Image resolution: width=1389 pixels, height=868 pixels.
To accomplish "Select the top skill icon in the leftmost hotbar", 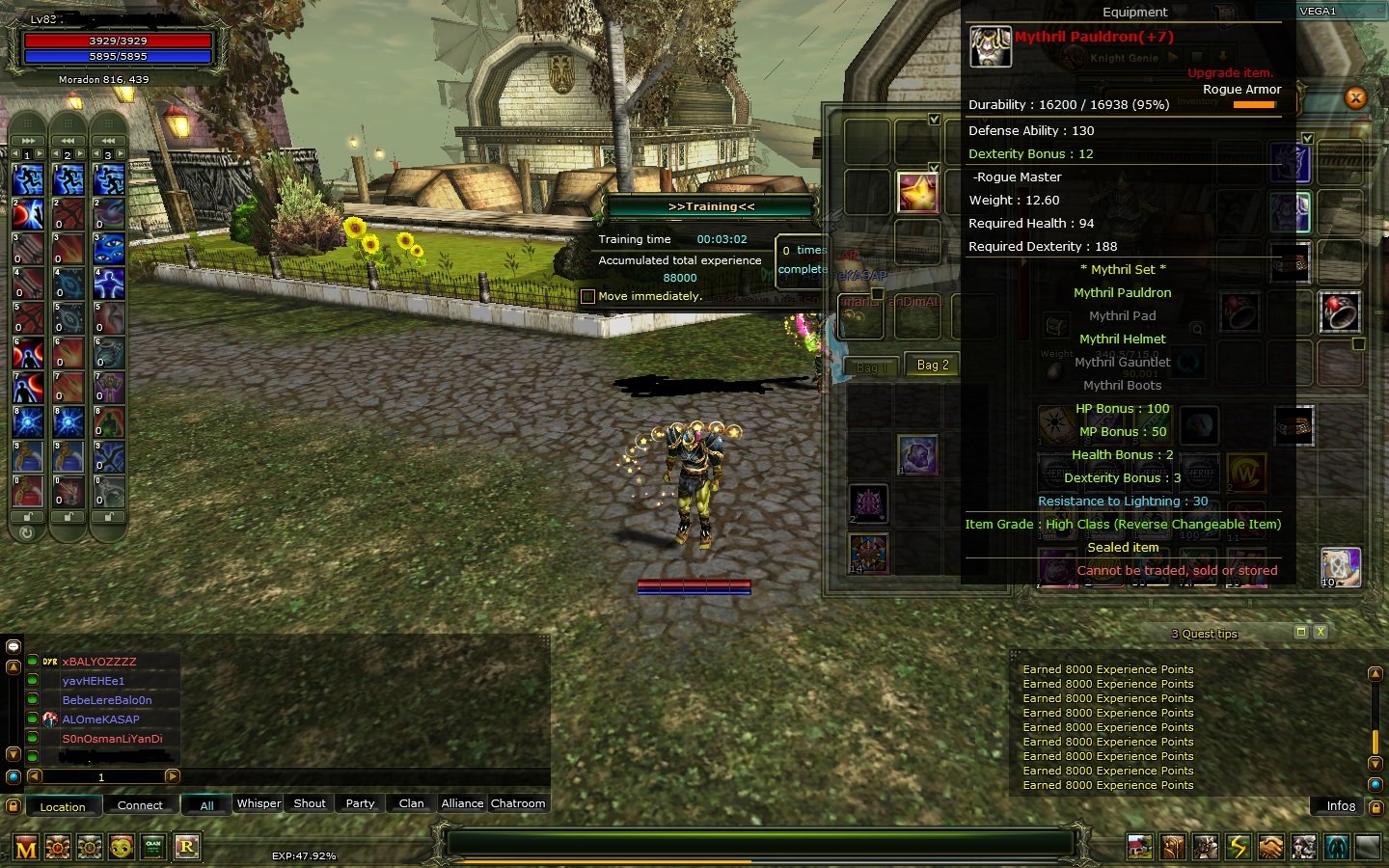I will 26,177.
